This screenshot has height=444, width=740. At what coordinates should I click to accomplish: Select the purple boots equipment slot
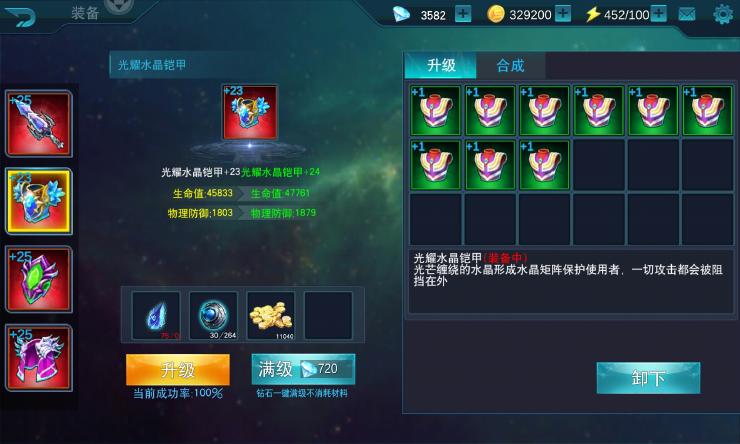click(x=39, y=357)
